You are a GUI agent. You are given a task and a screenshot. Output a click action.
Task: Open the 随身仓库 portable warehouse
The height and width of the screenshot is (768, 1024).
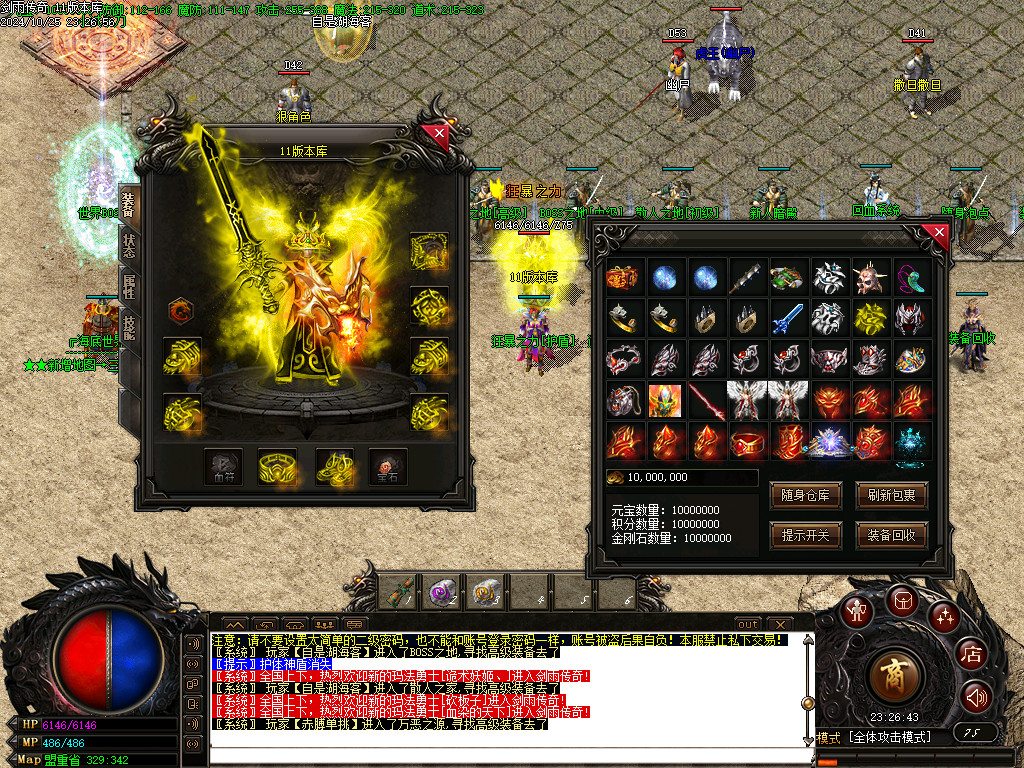point(805,496)
